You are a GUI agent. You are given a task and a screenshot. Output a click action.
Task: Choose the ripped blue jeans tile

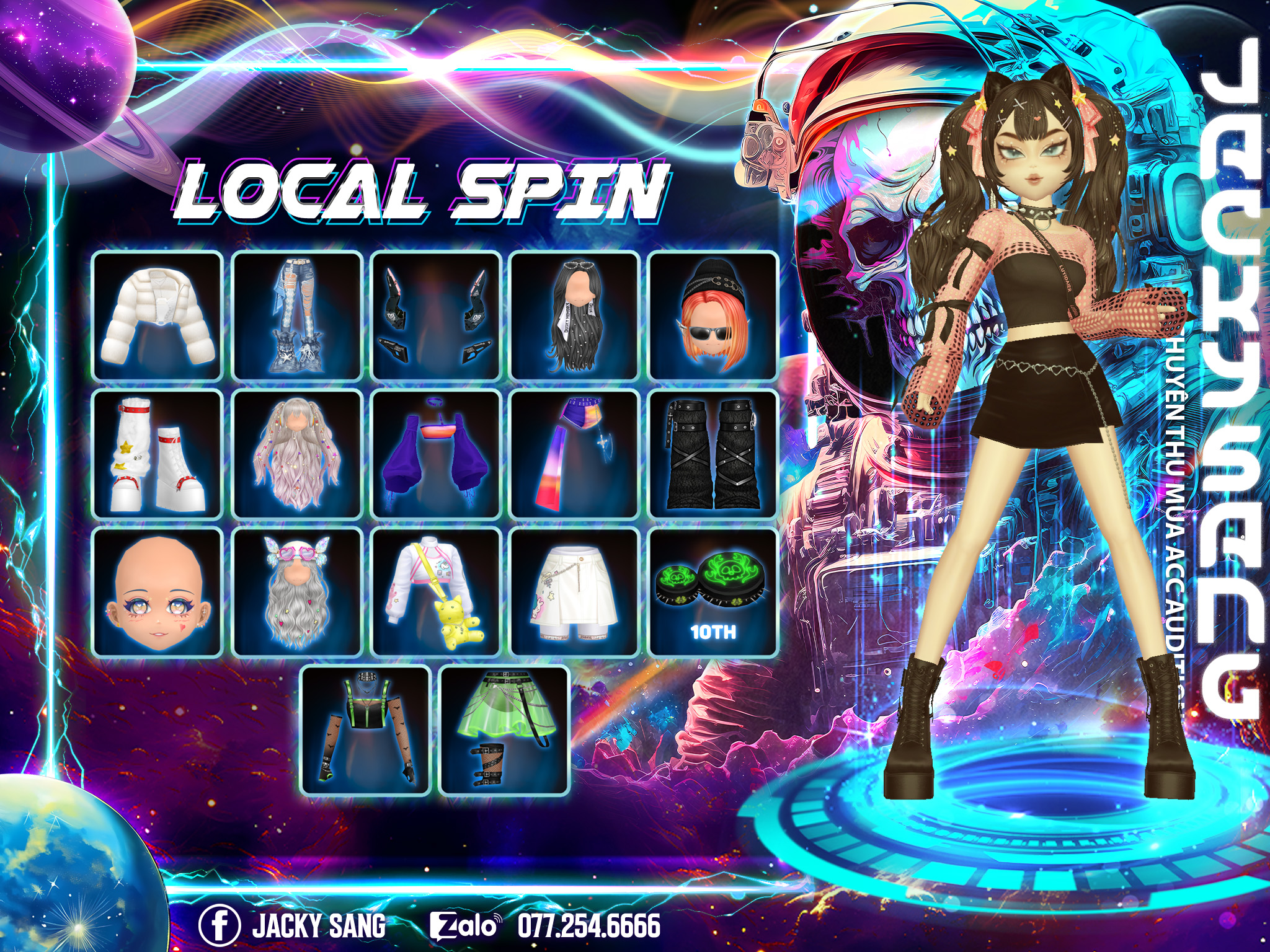coord(297,316)
